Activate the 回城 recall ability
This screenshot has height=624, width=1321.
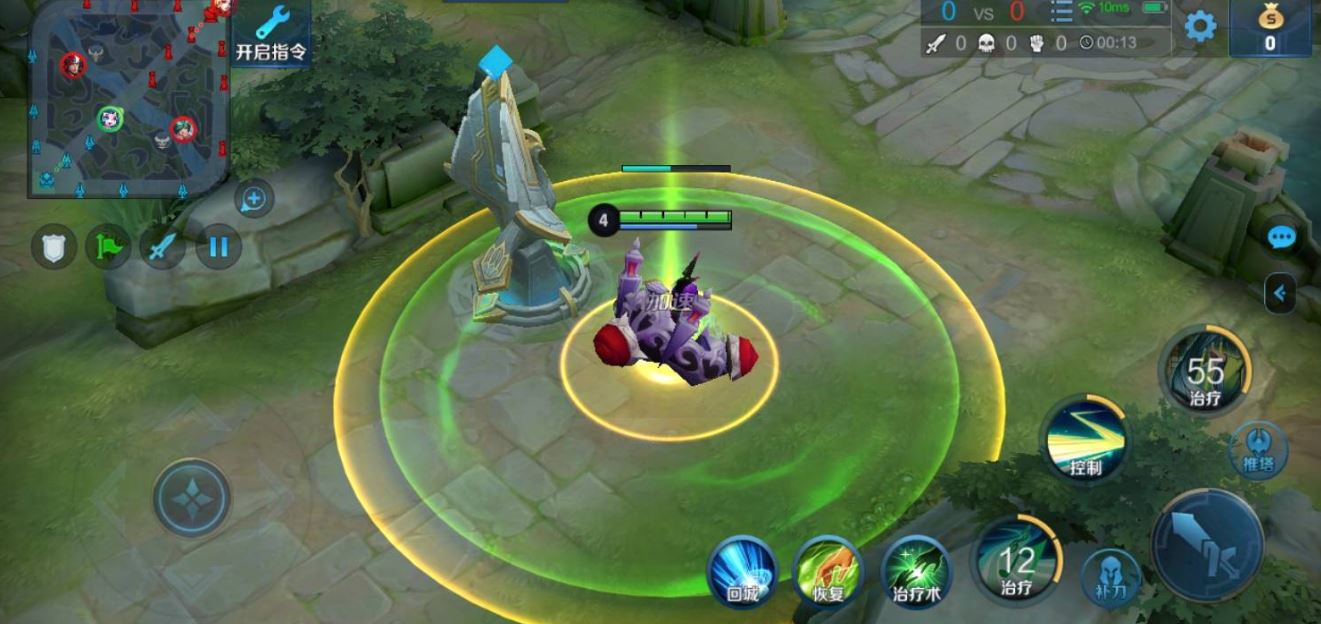coord(742,571)
